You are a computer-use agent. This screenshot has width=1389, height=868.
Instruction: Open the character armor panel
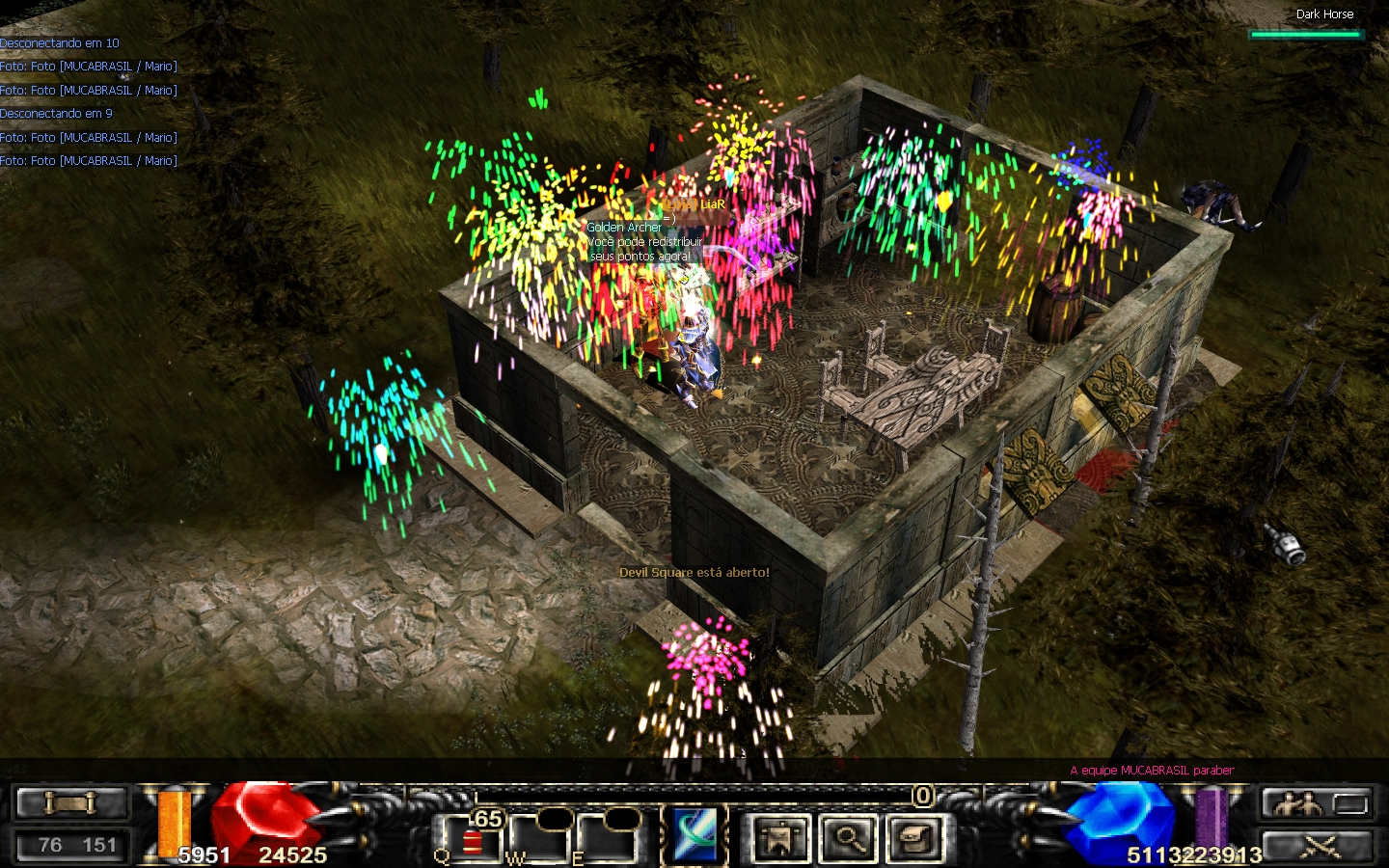pos(779,838)
